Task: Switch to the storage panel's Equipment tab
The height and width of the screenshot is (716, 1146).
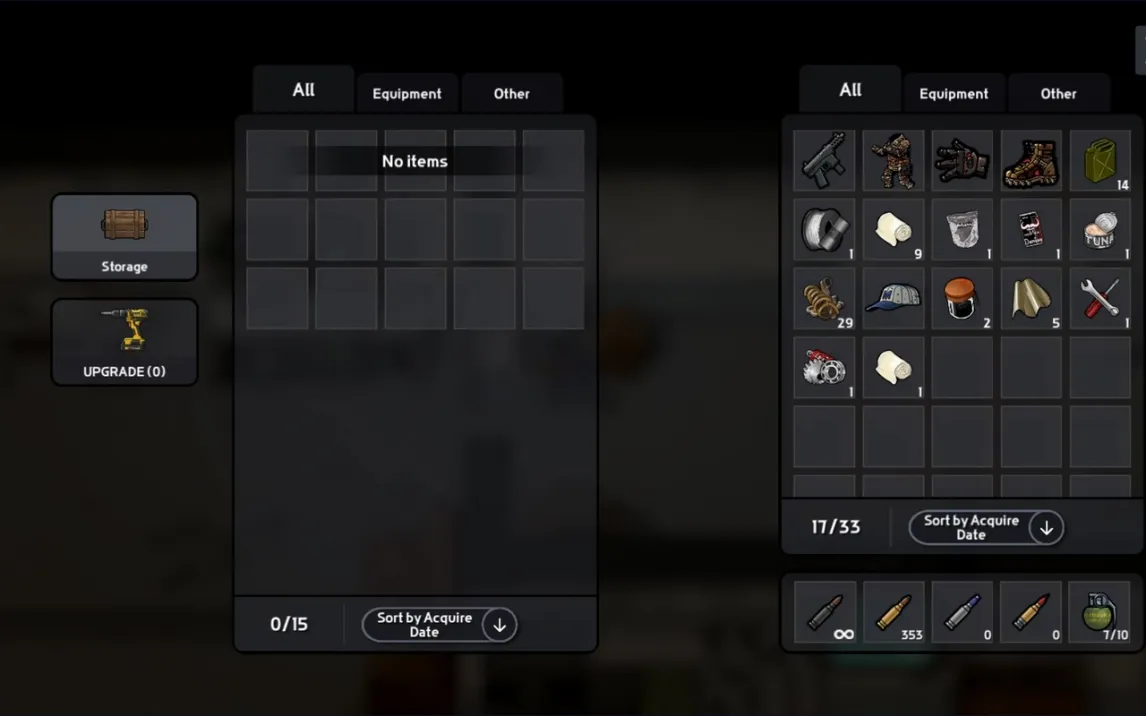Action: pos(407,94)
